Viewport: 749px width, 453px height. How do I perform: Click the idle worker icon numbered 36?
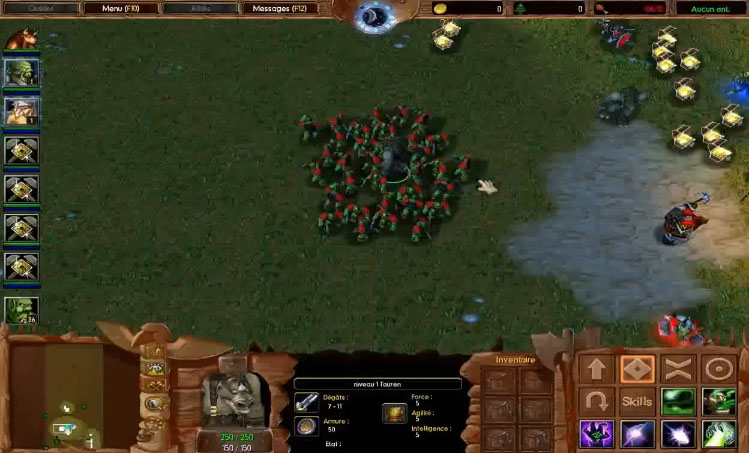point(21,309)
